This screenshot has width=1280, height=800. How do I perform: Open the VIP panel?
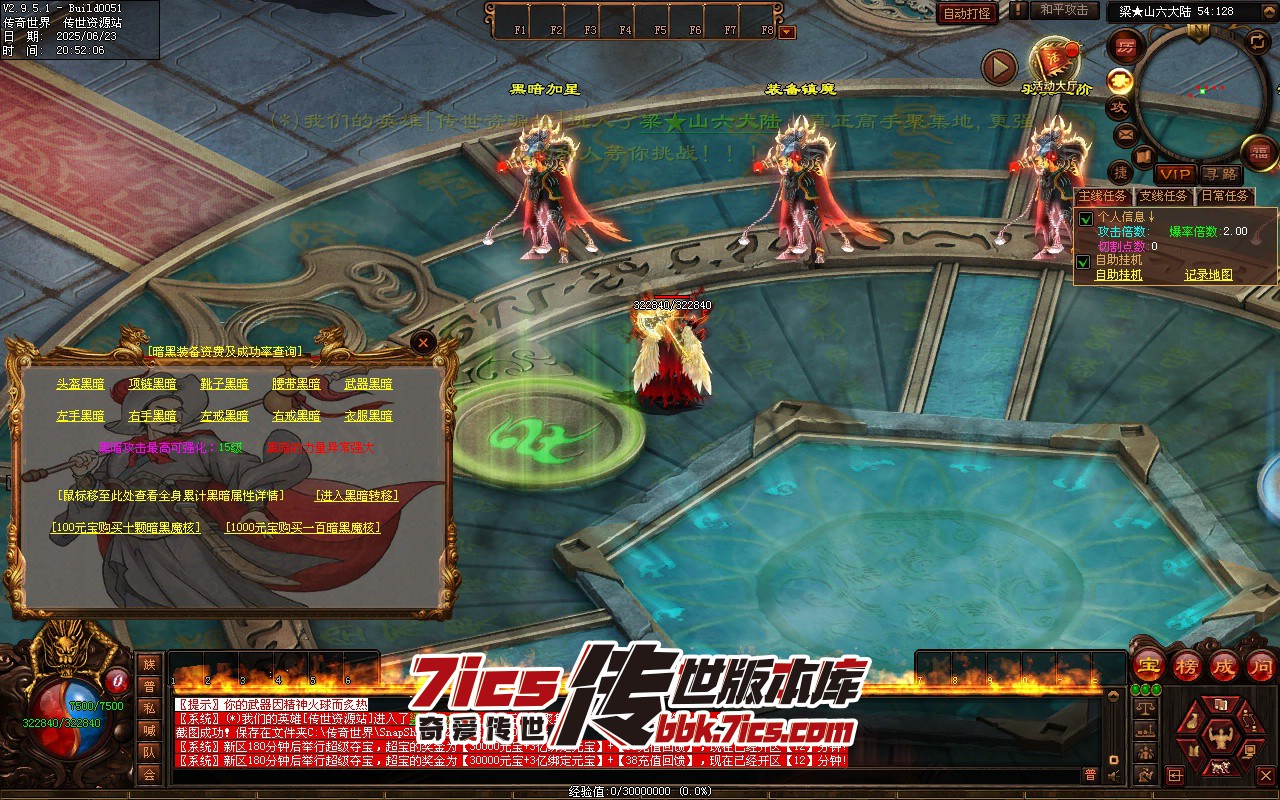pyautogui.click(x=1175, y=174)
